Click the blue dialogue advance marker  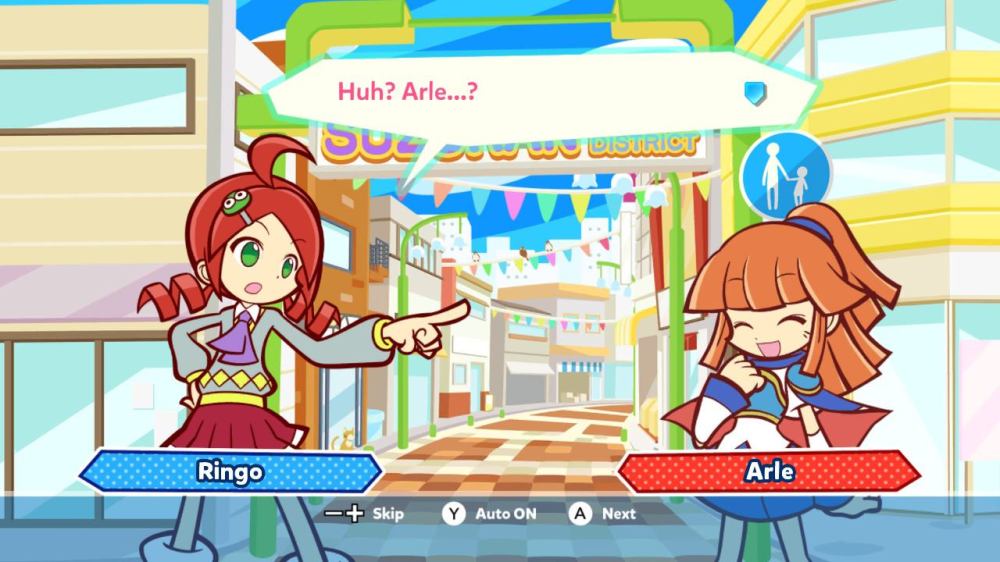tap(755, 93)
